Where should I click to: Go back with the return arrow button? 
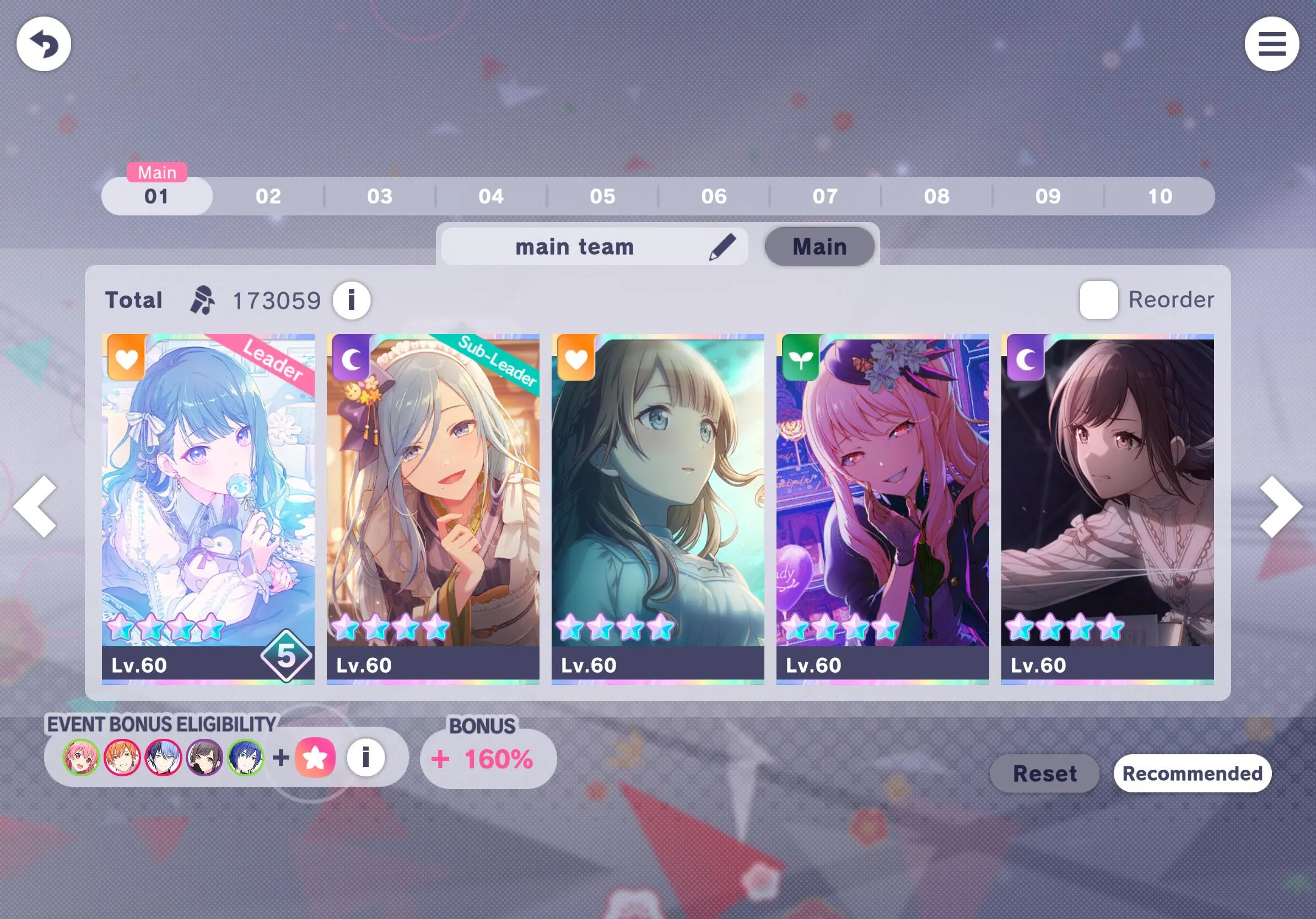pyautogui.click(x=44, y=44)
